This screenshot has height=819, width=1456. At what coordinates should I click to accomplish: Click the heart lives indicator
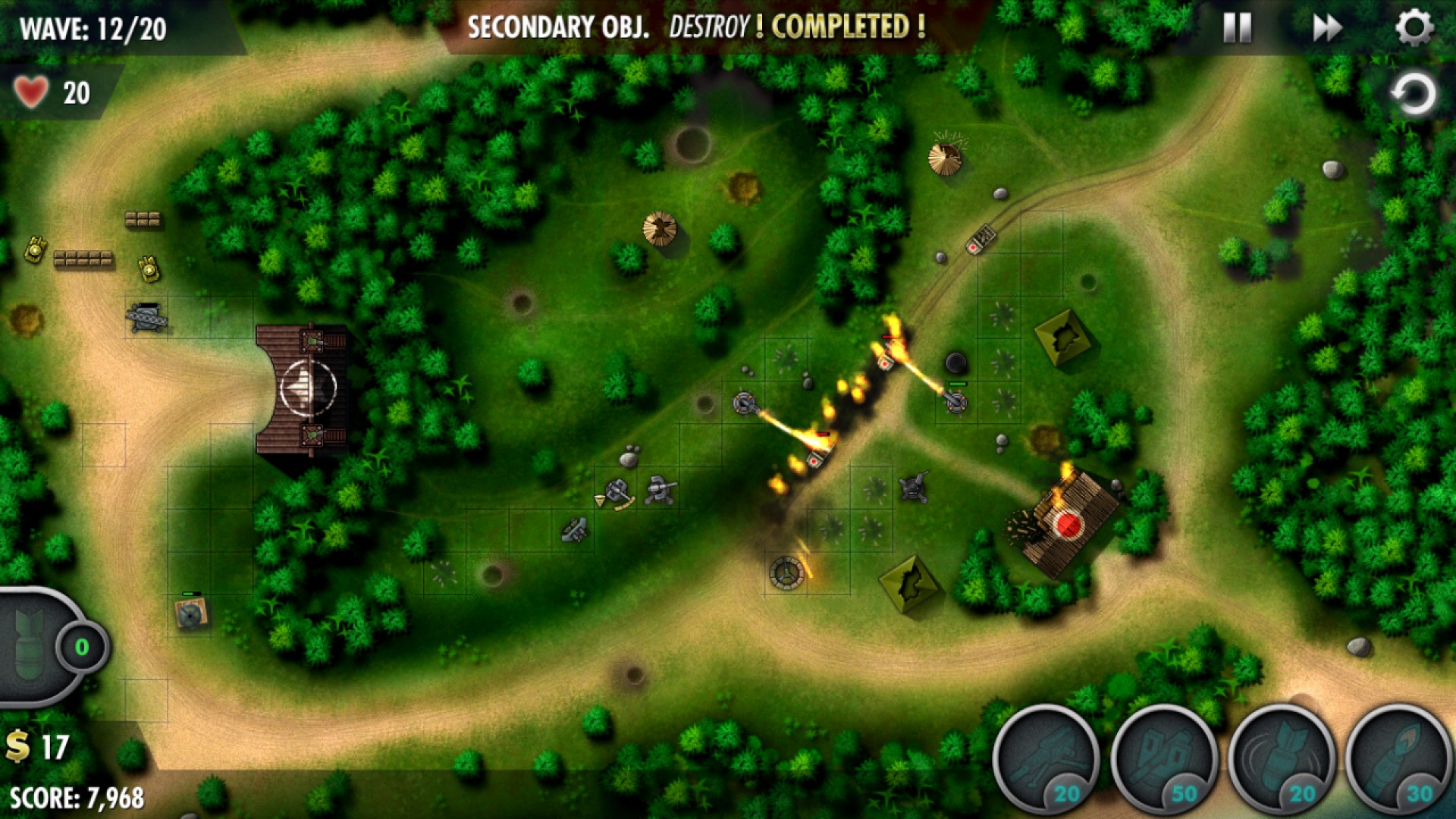pyautogui.click(x=32, y=91)
